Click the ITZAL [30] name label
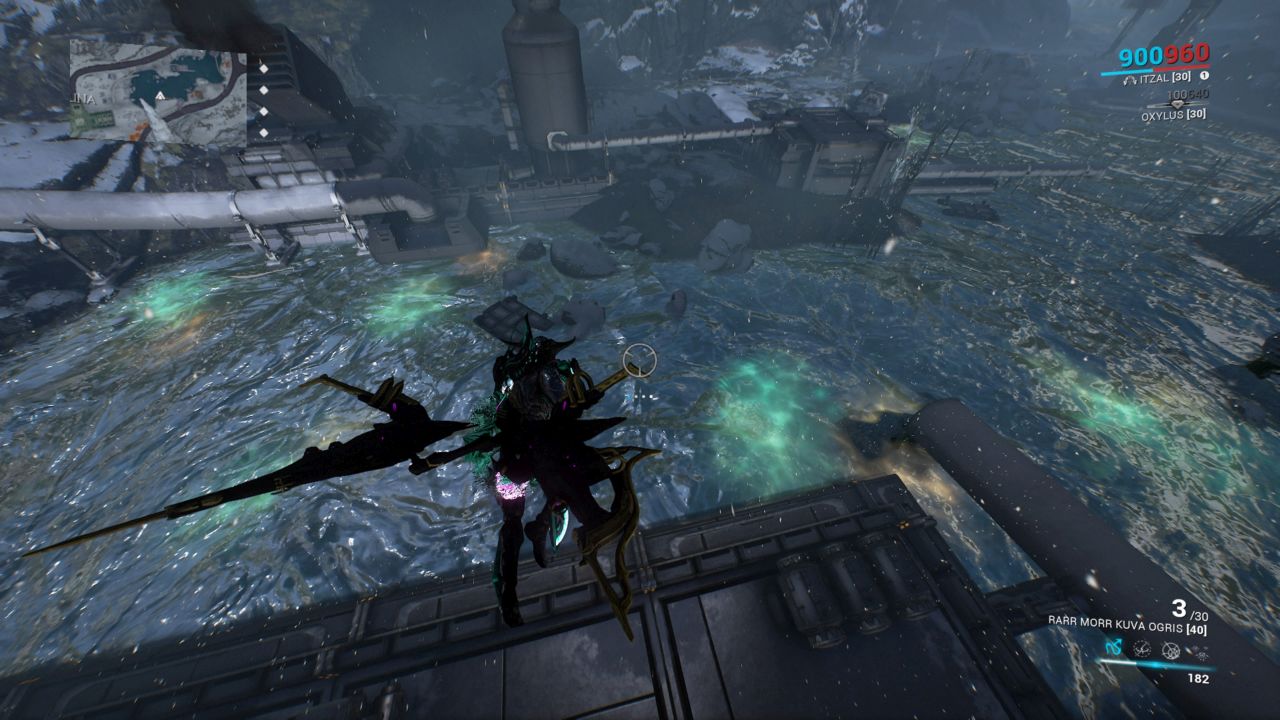The width and height of the screenshot is (1280, 720). coord(1164,78)
